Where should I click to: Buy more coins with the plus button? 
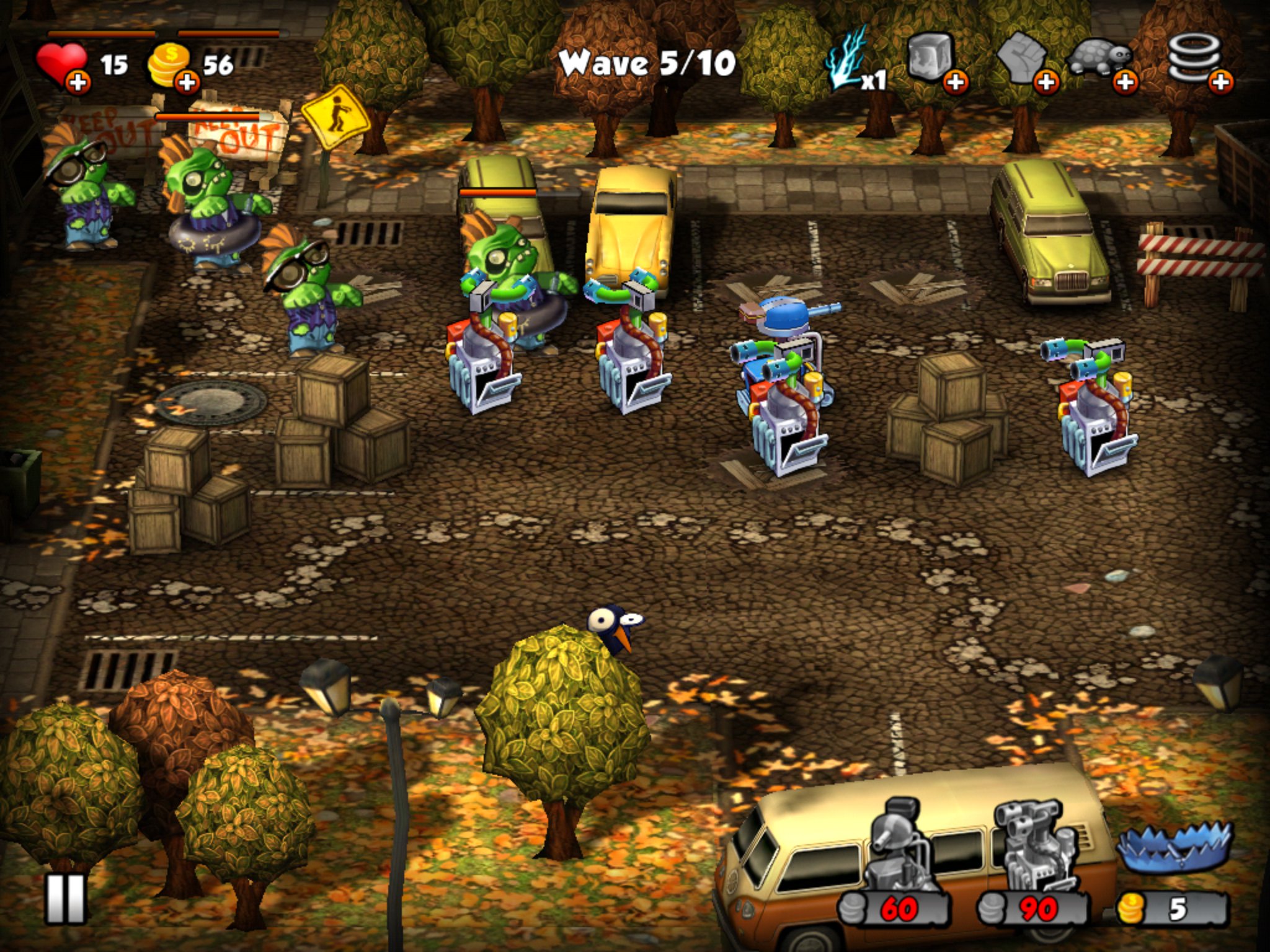point(187,82)
